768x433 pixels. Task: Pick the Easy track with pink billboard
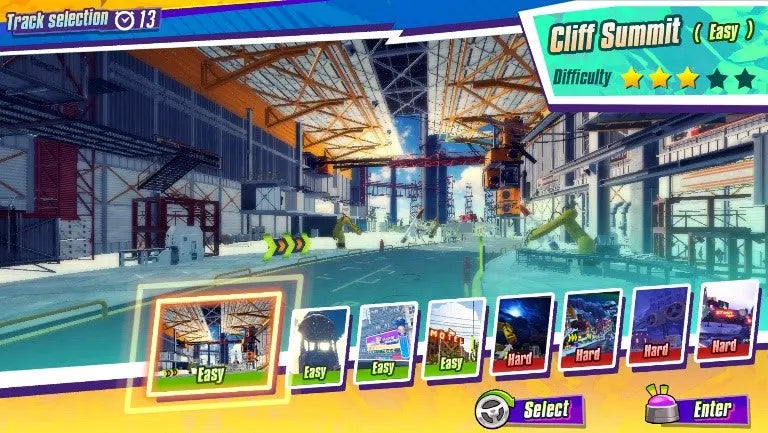pos(386,342)
